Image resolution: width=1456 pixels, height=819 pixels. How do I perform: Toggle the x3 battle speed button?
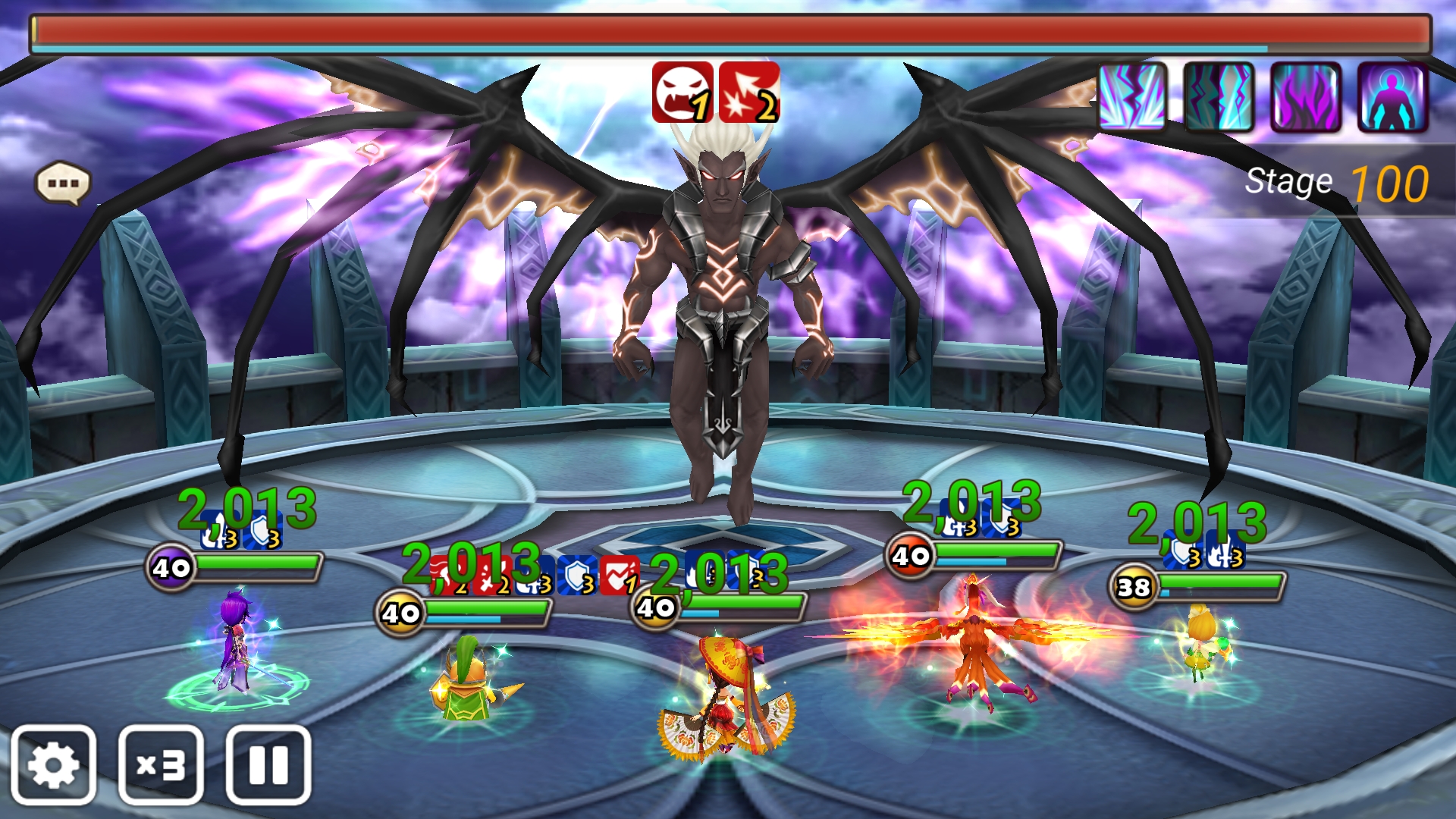click(161, 764)
